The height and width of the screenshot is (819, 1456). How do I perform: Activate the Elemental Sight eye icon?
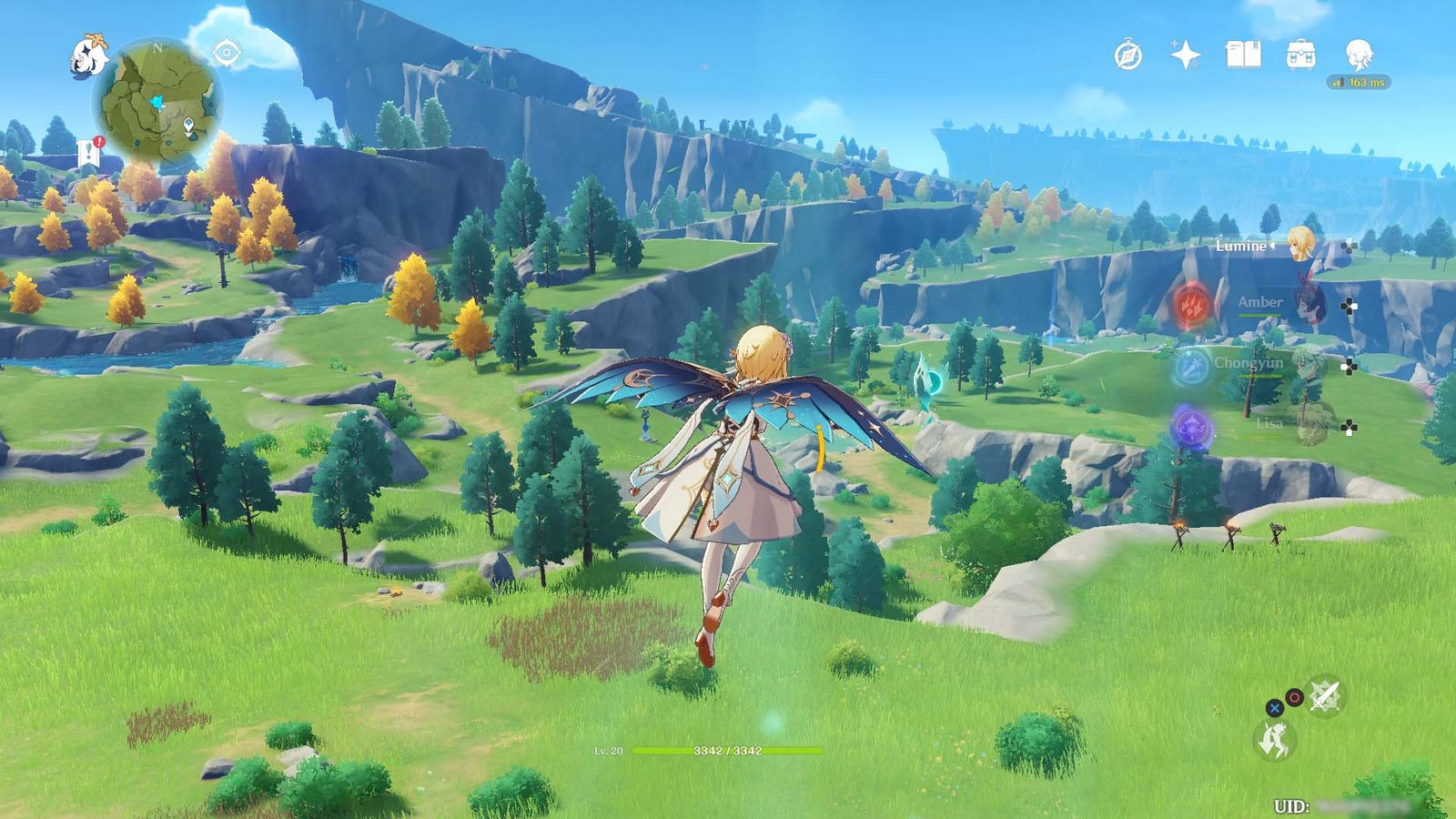[226, 53]
